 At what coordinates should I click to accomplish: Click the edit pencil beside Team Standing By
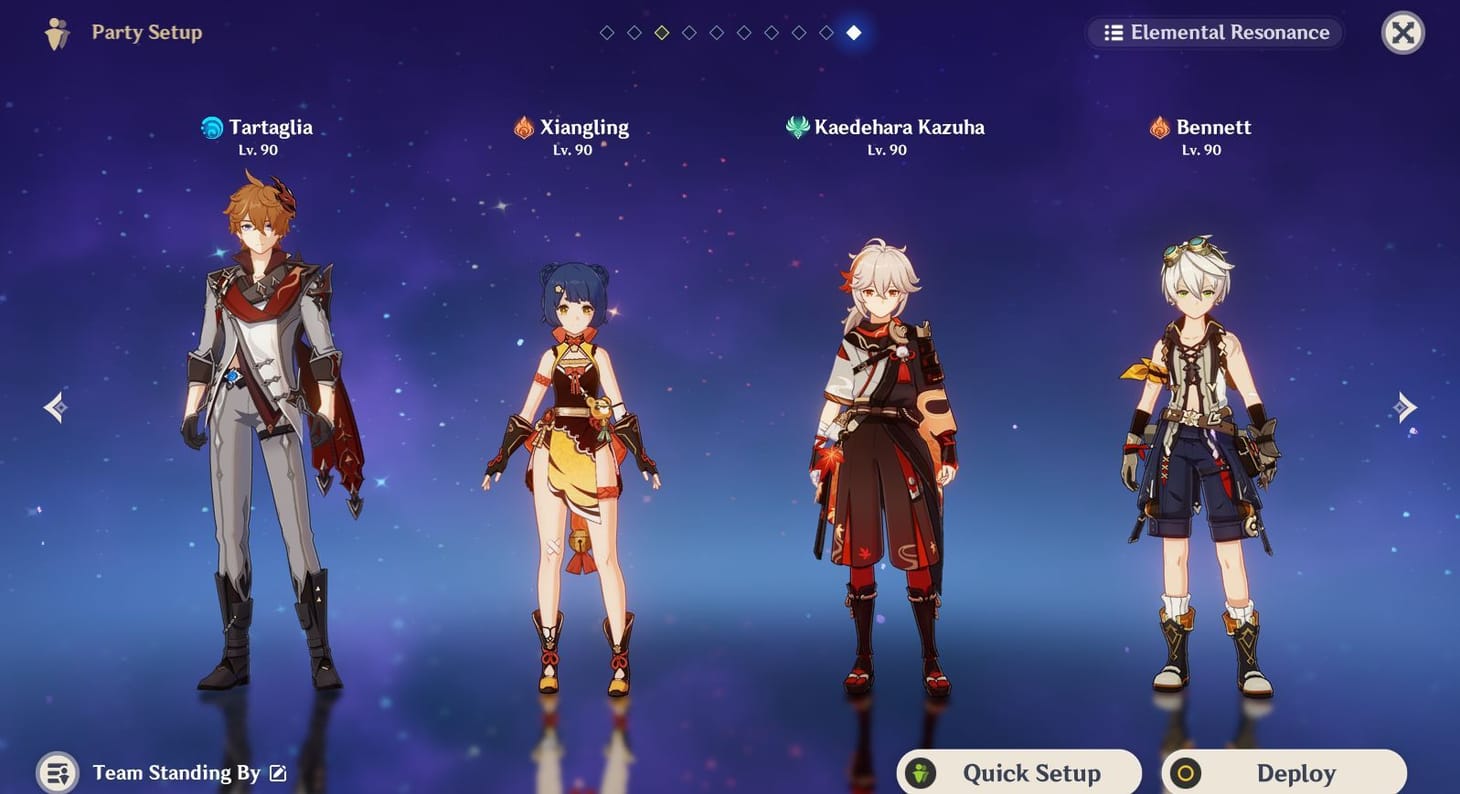[277, 772]
